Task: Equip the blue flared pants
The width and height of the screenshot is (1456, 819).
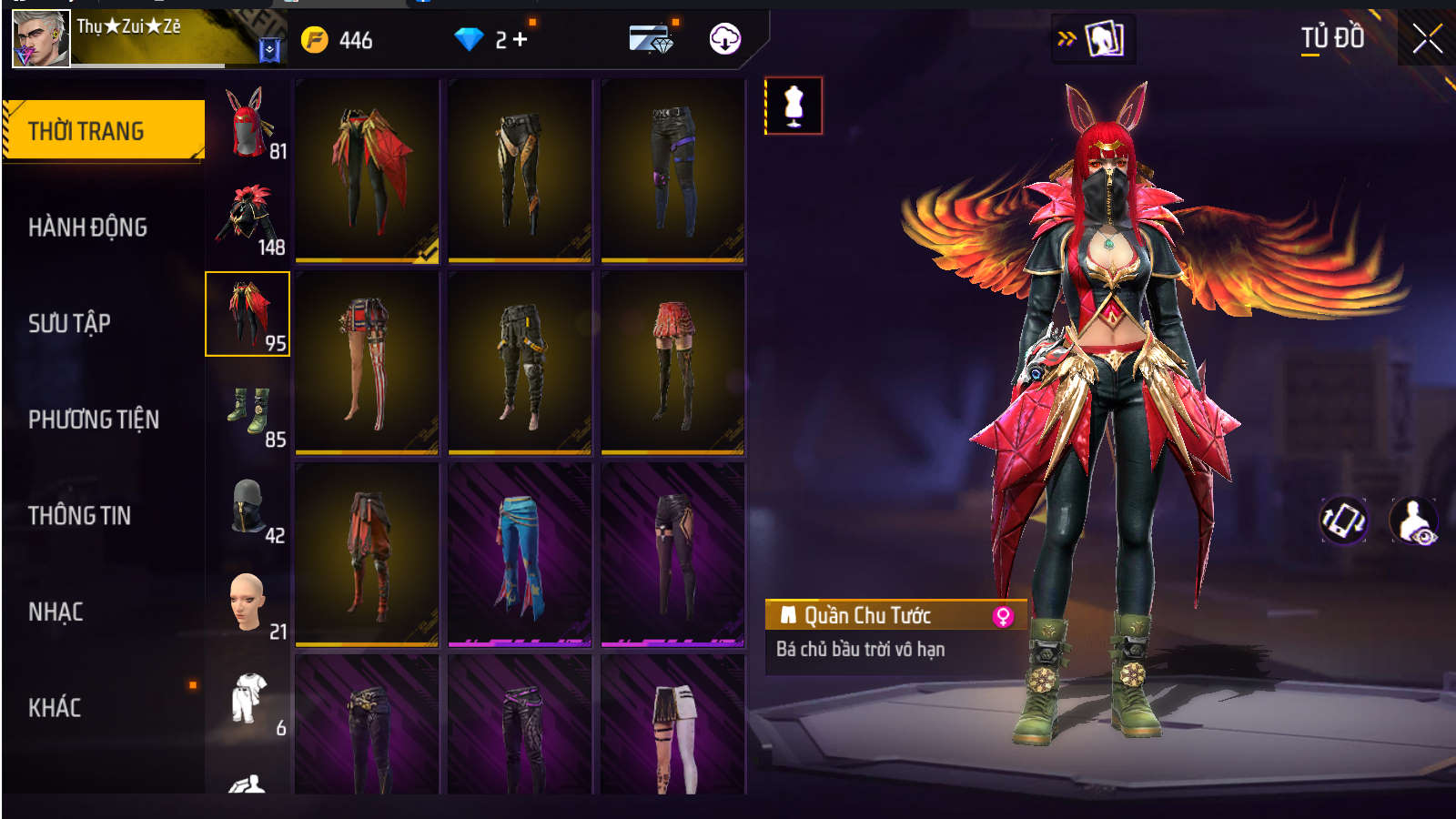Action: pos(520,554)
